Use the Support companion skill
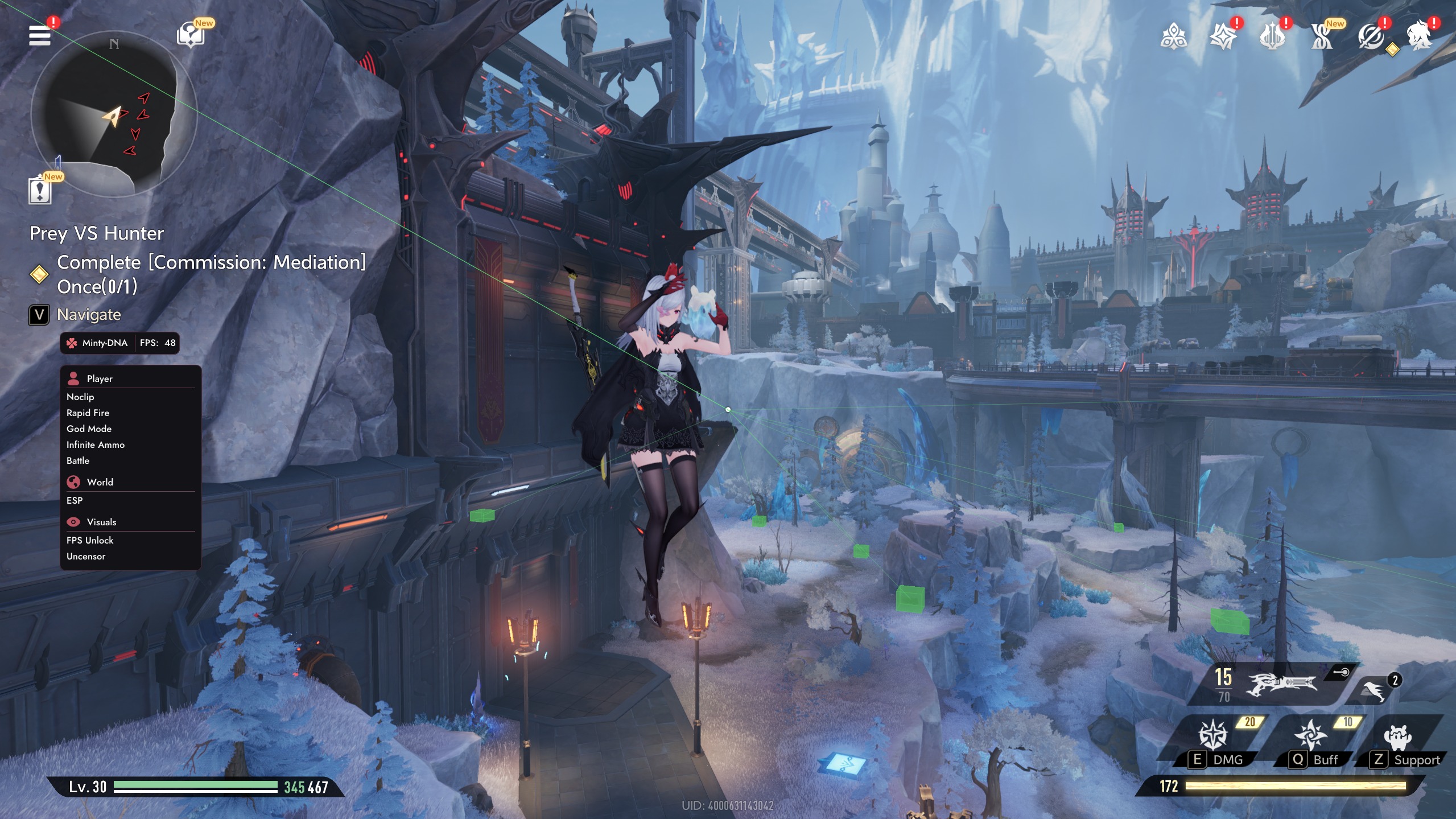 [x=1399, y=738]
